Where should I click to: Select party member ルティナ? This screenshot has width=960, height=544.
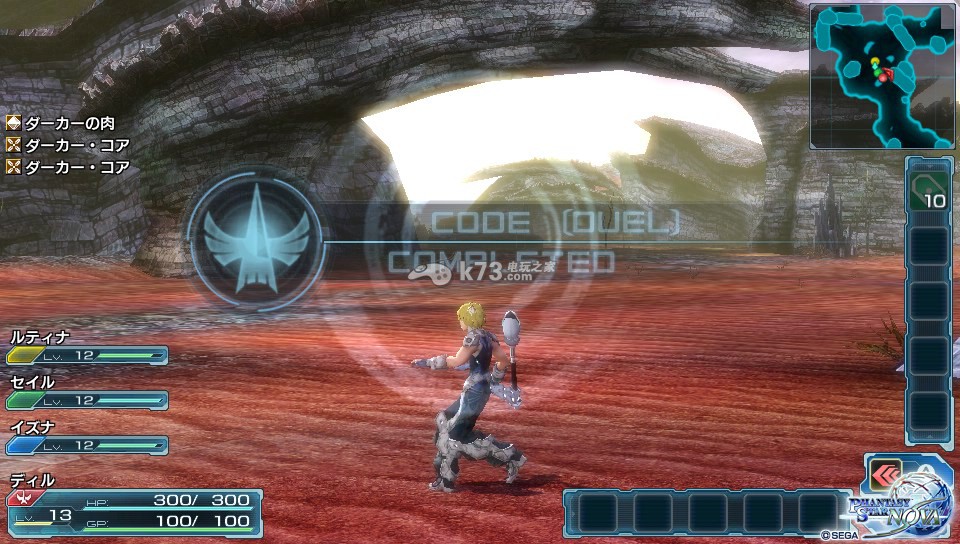pos(87,348)
